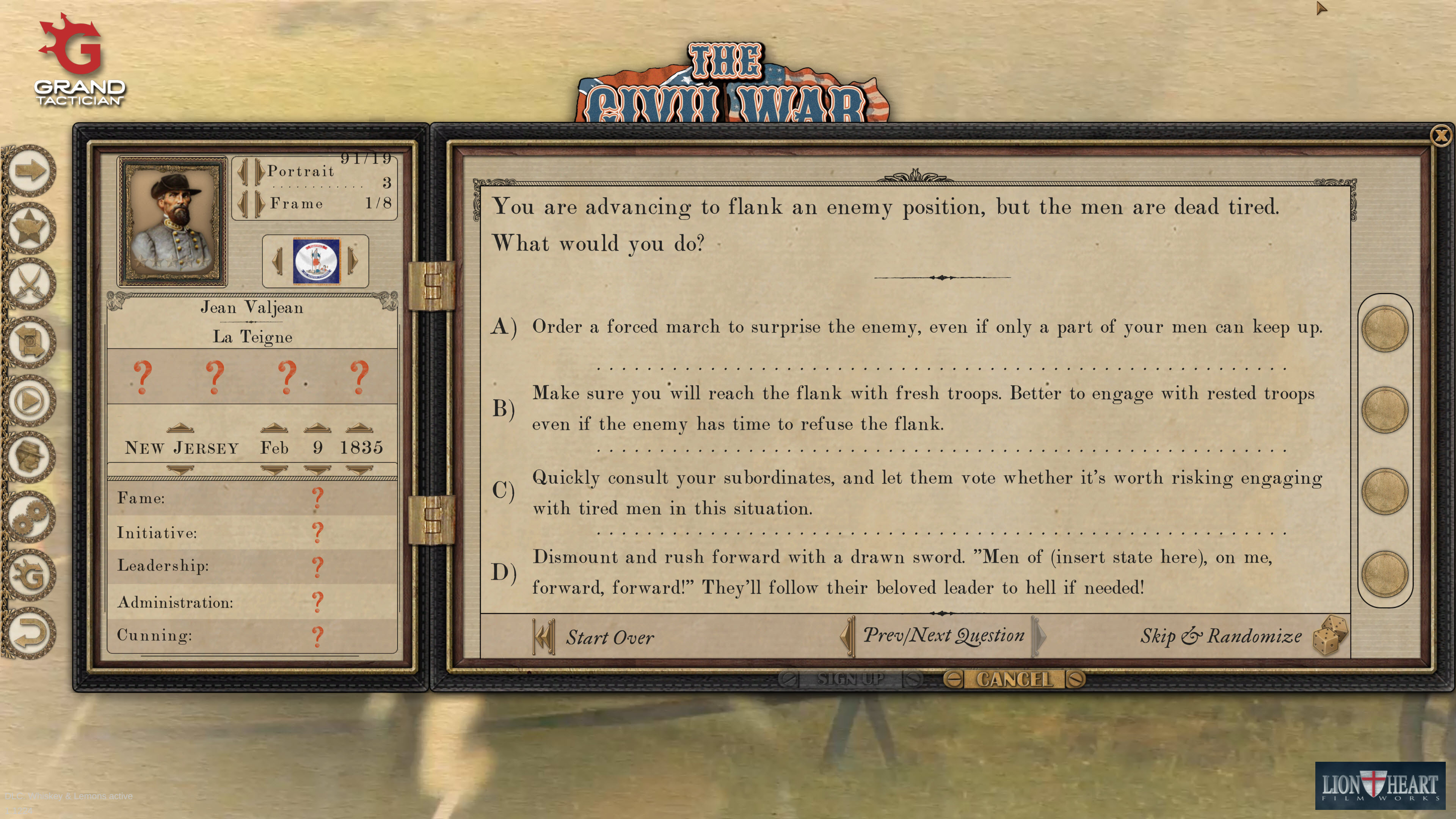The image size is (1456, 819).
Task: Go to the next question arrow
Action: (x=1039, y=636)
